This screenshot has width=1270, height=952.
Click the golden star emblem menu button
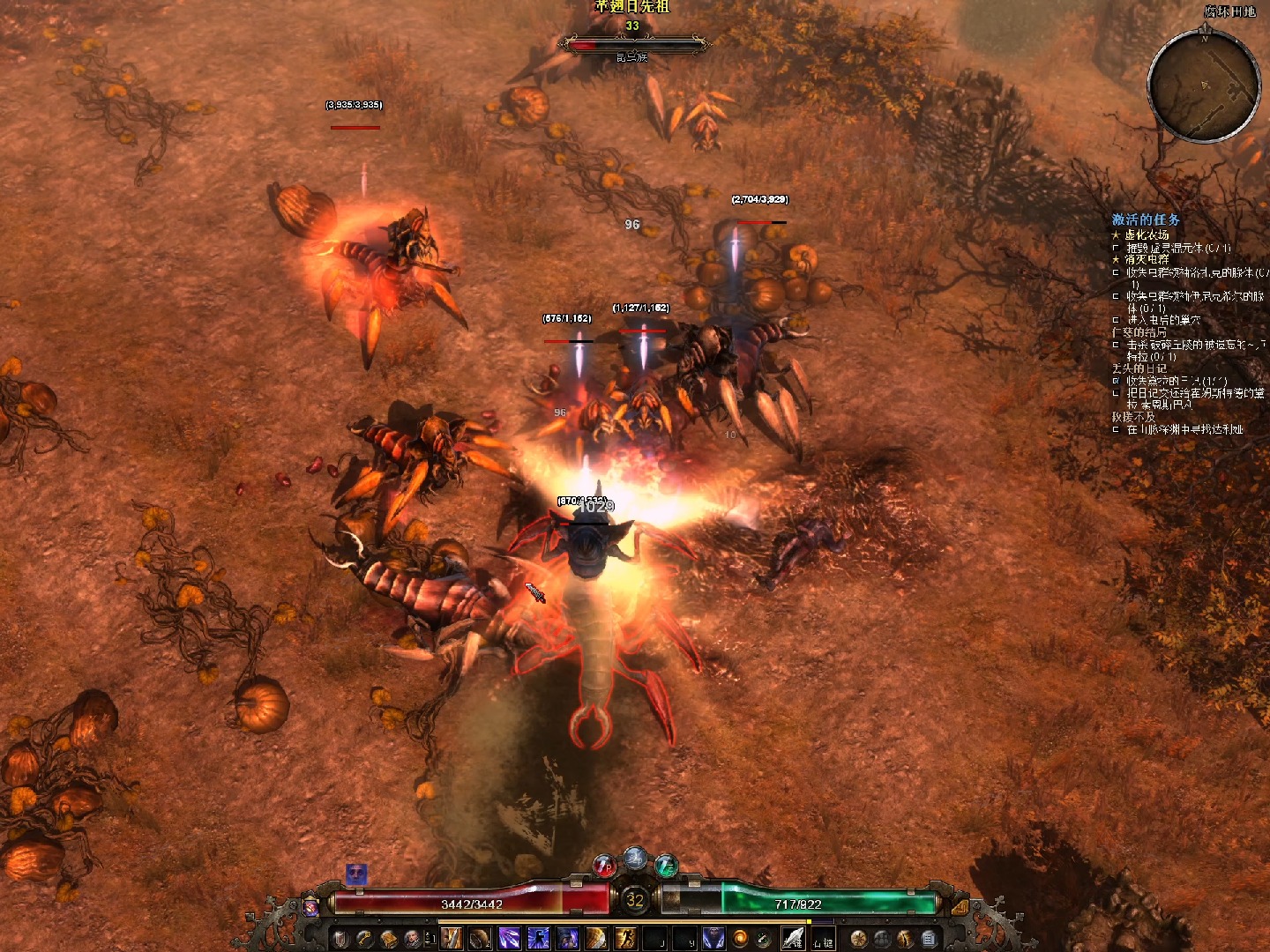point(858,938)
